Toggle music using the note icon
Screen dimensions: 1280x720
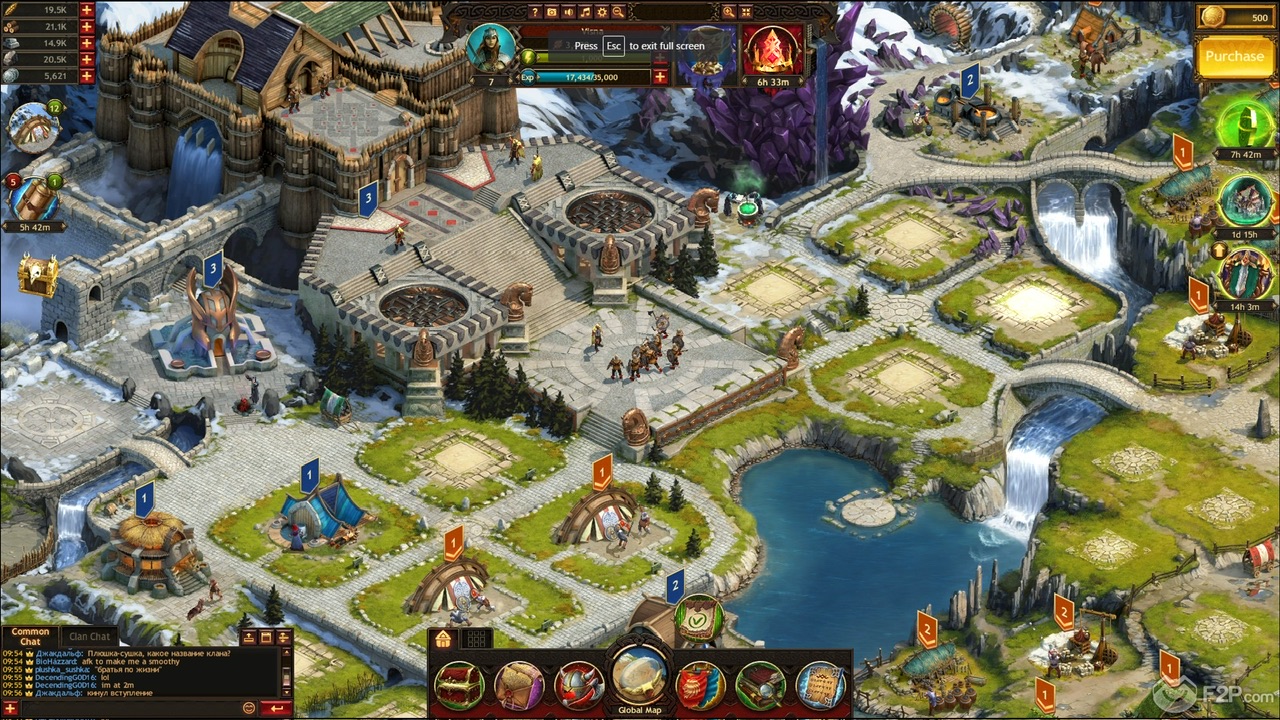coord(586,12)
